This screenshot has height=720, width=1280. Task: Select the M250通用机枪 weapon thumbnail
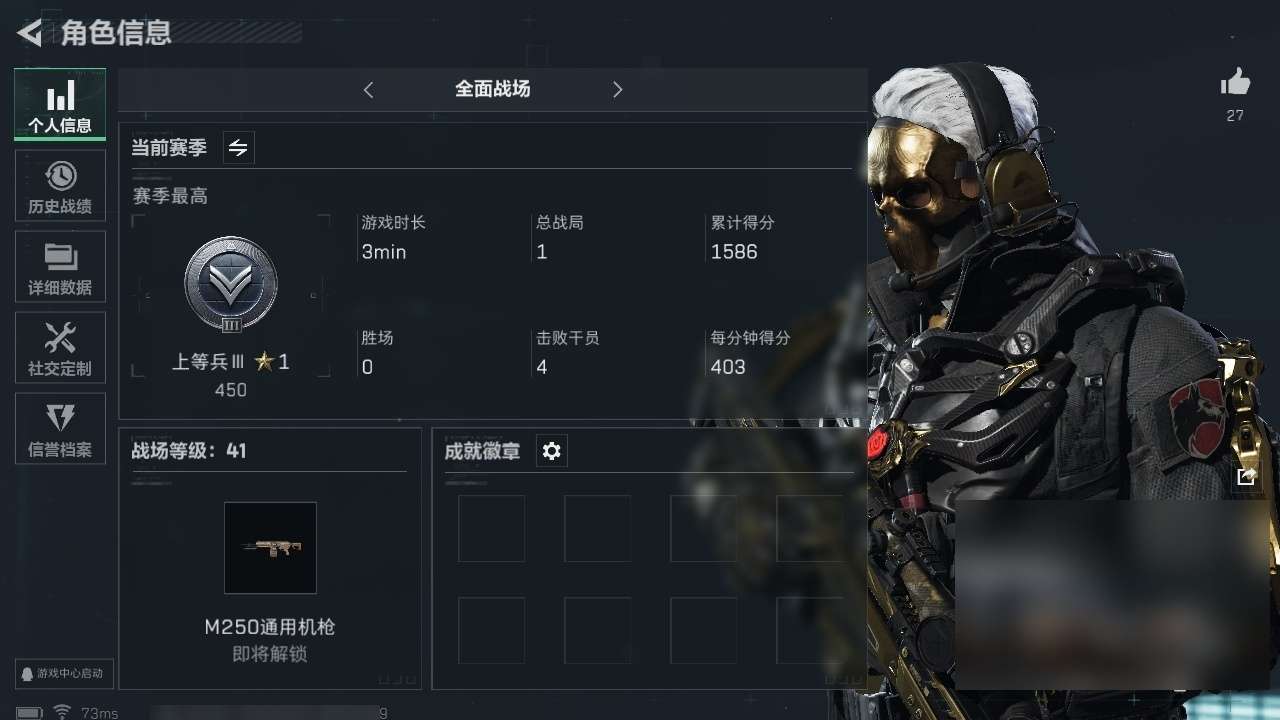(x=270, y=548)
